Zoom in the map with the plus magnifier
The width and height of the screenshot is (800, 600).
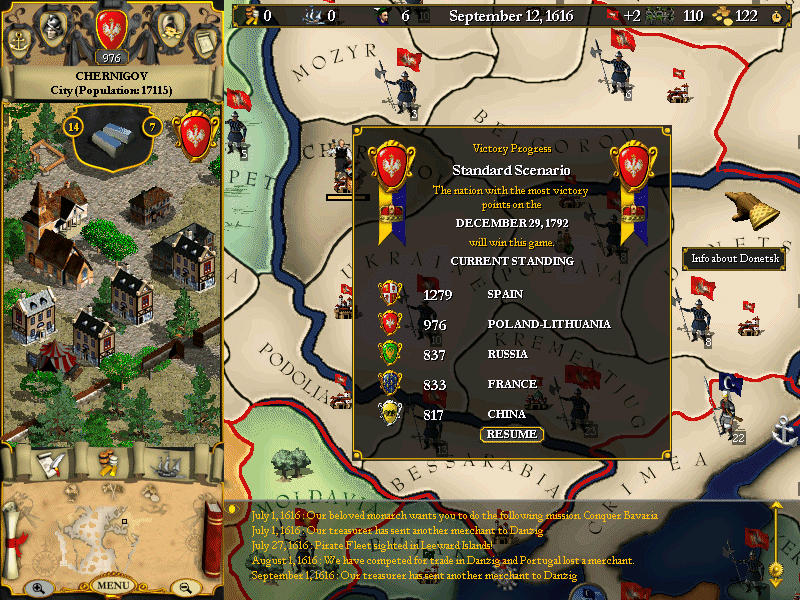click(38, 588)
